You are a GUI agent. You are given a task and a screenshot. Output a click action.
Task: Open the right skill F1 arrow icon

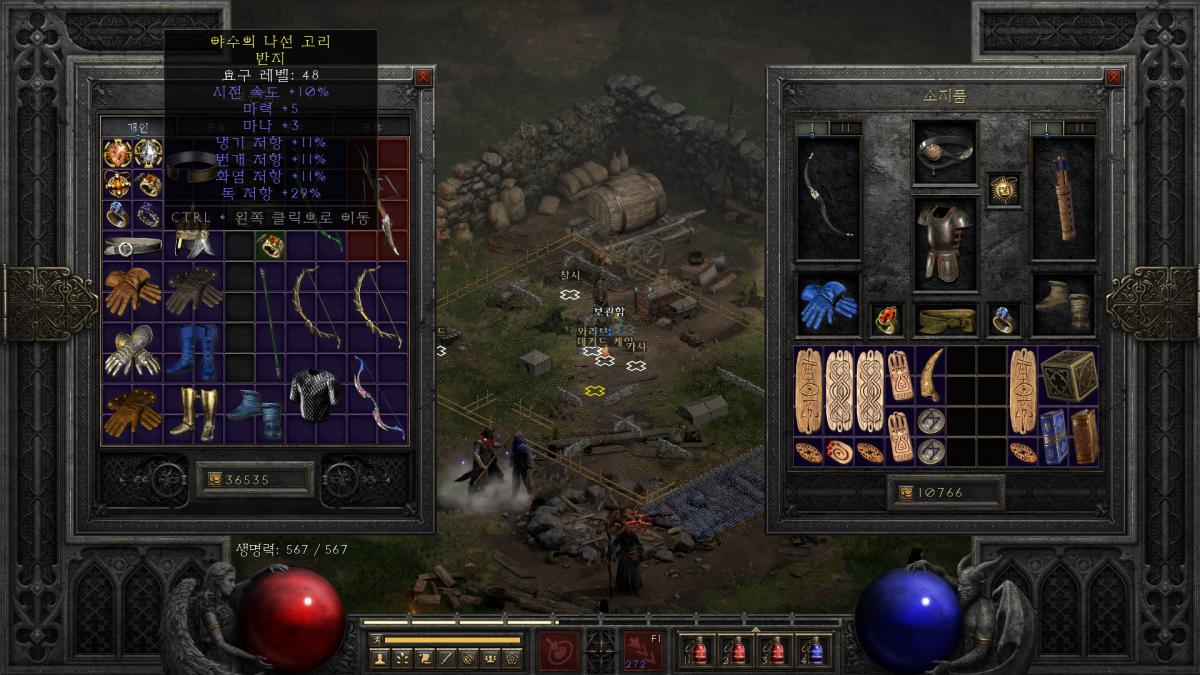(642, 650)
